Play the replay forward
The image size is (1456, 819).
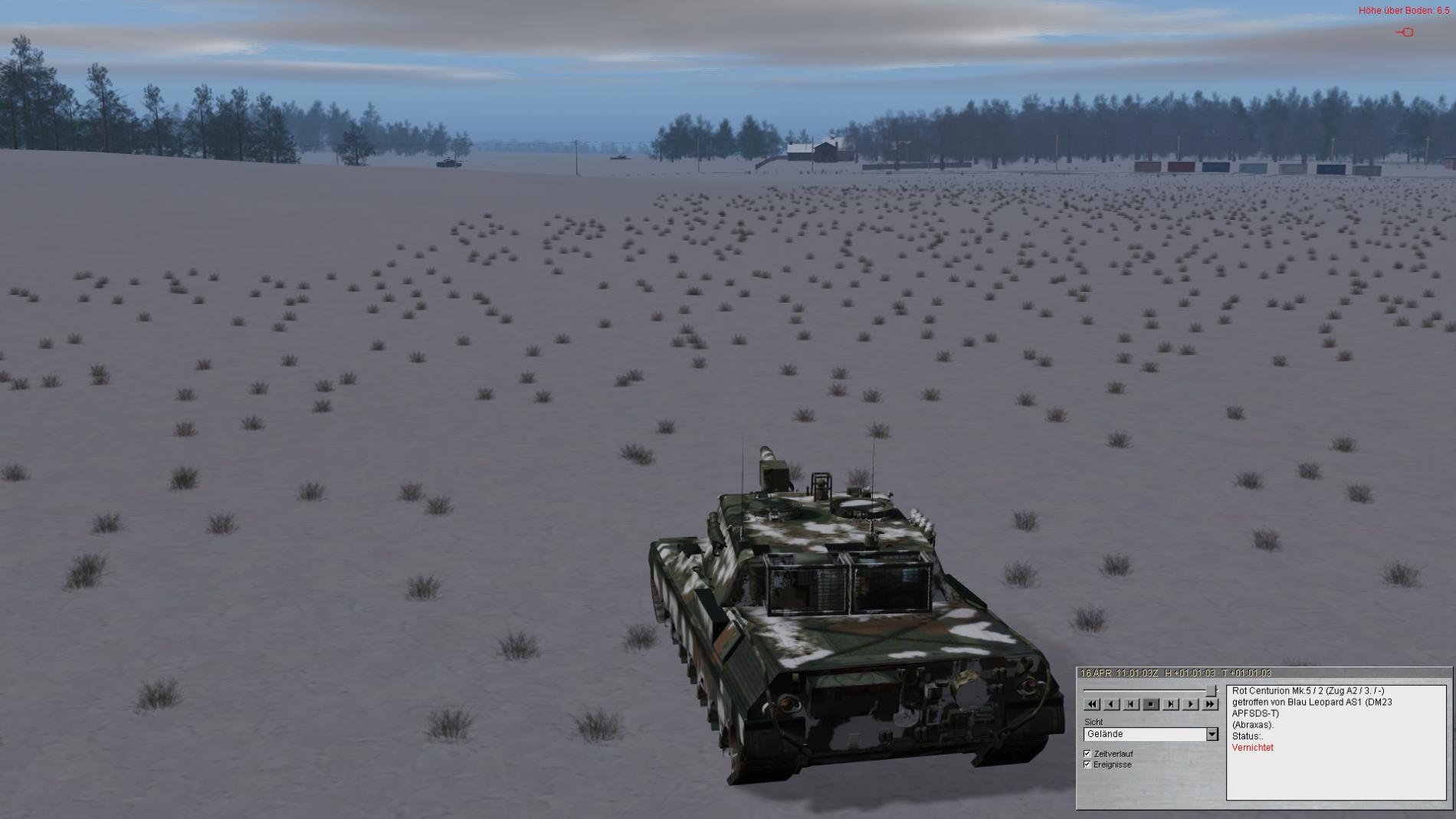(1190, 704)
